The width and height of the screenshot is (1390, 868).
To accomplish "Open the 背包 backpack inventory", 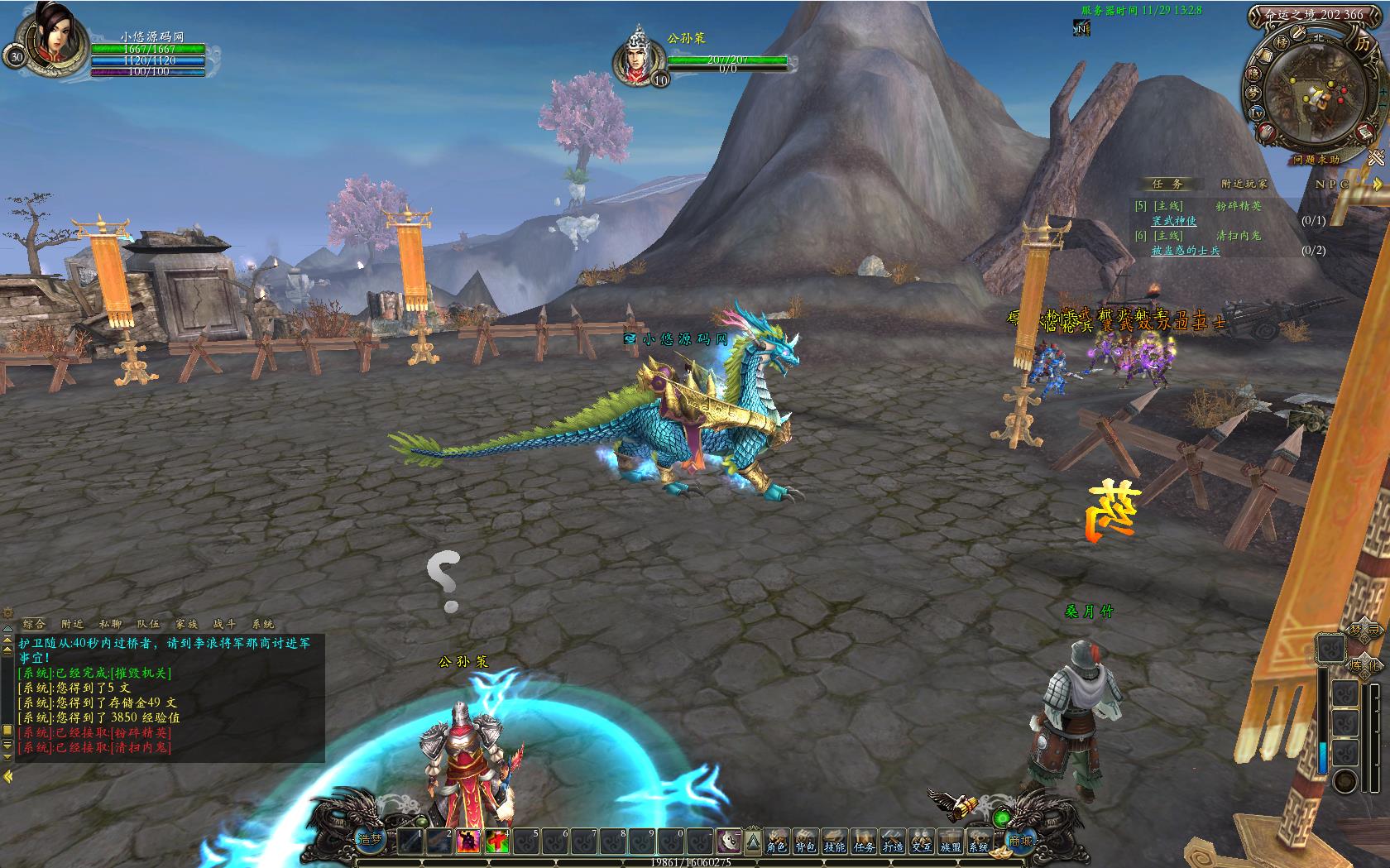I will pyautogui.click(x=805, y=842).
